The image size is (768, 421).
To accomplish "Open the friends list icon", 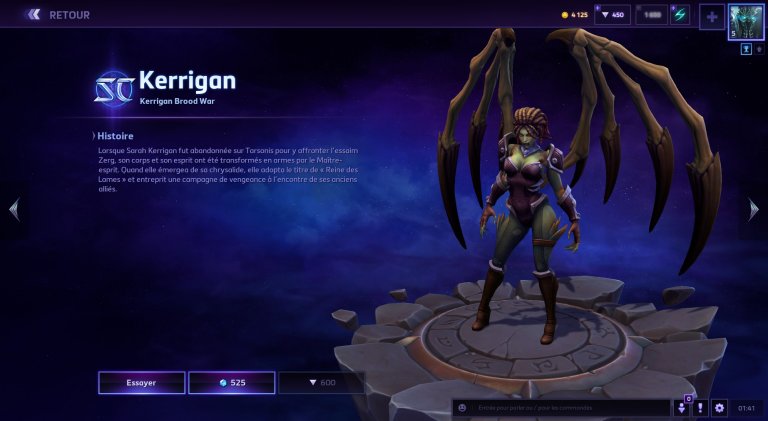I will click(682, 408).
